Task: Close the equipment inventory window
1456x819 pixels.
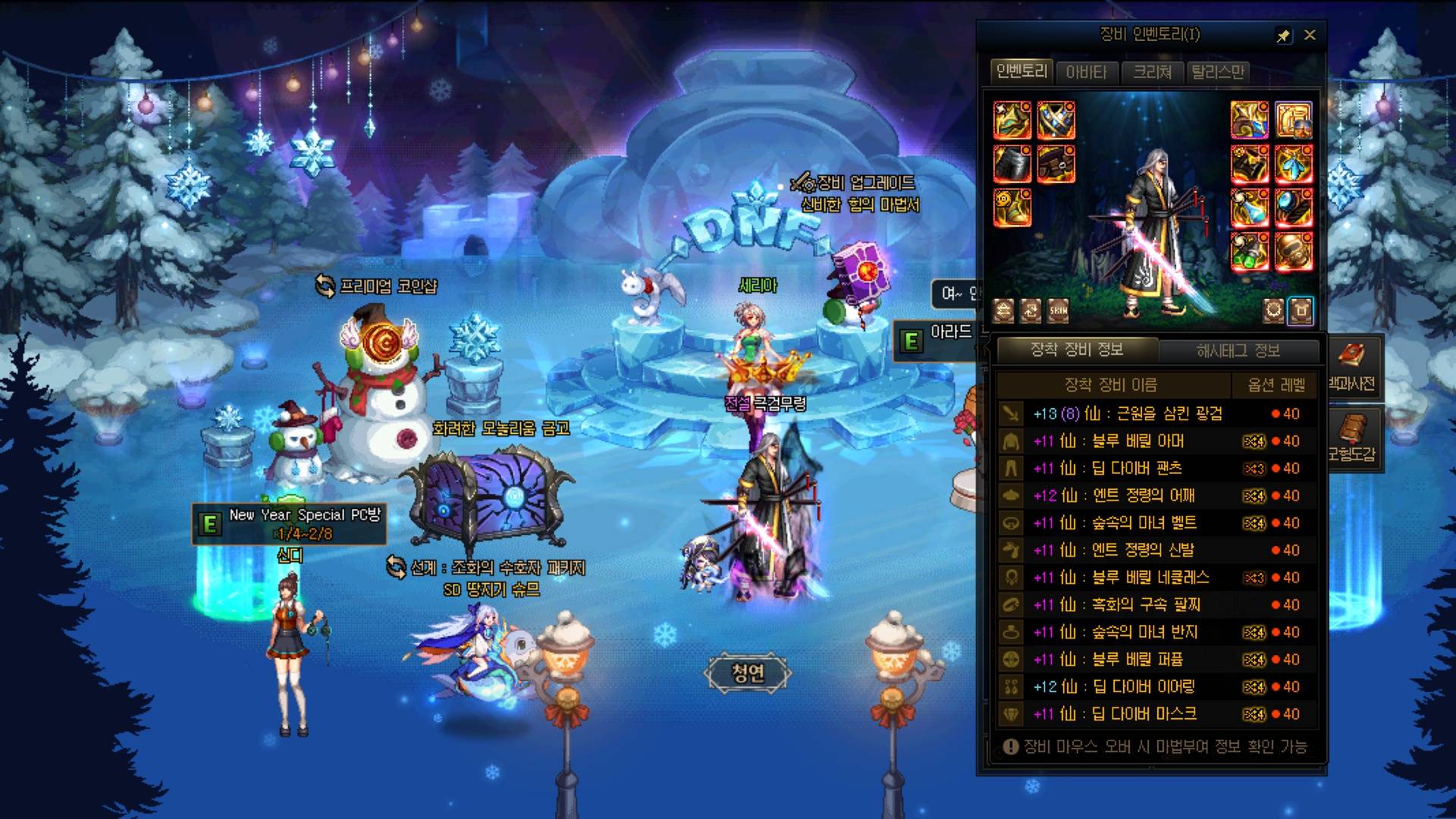Action: (x=1310, y=35)
